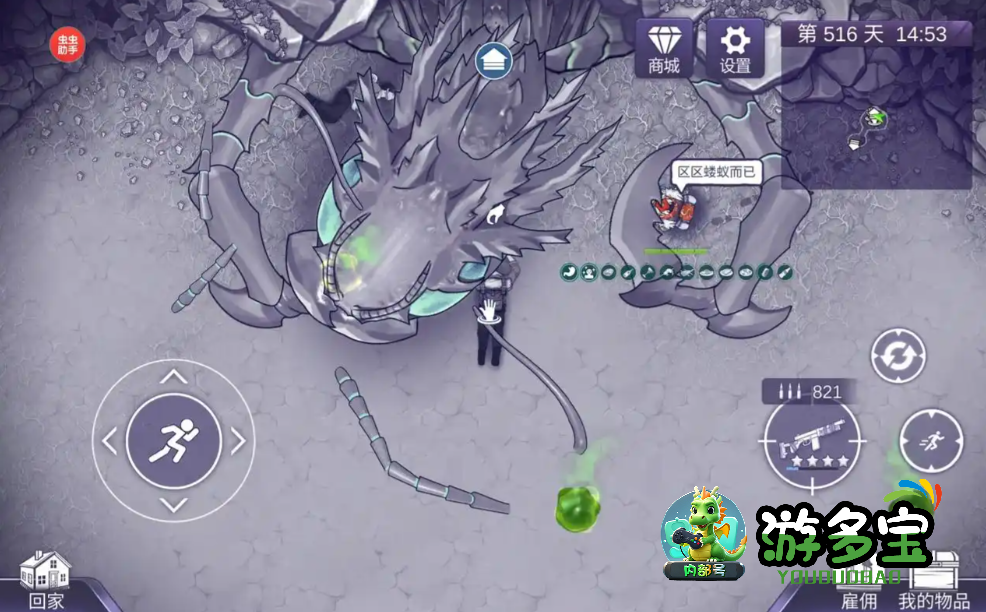Click the joystick's up arrow

(174, 377)
